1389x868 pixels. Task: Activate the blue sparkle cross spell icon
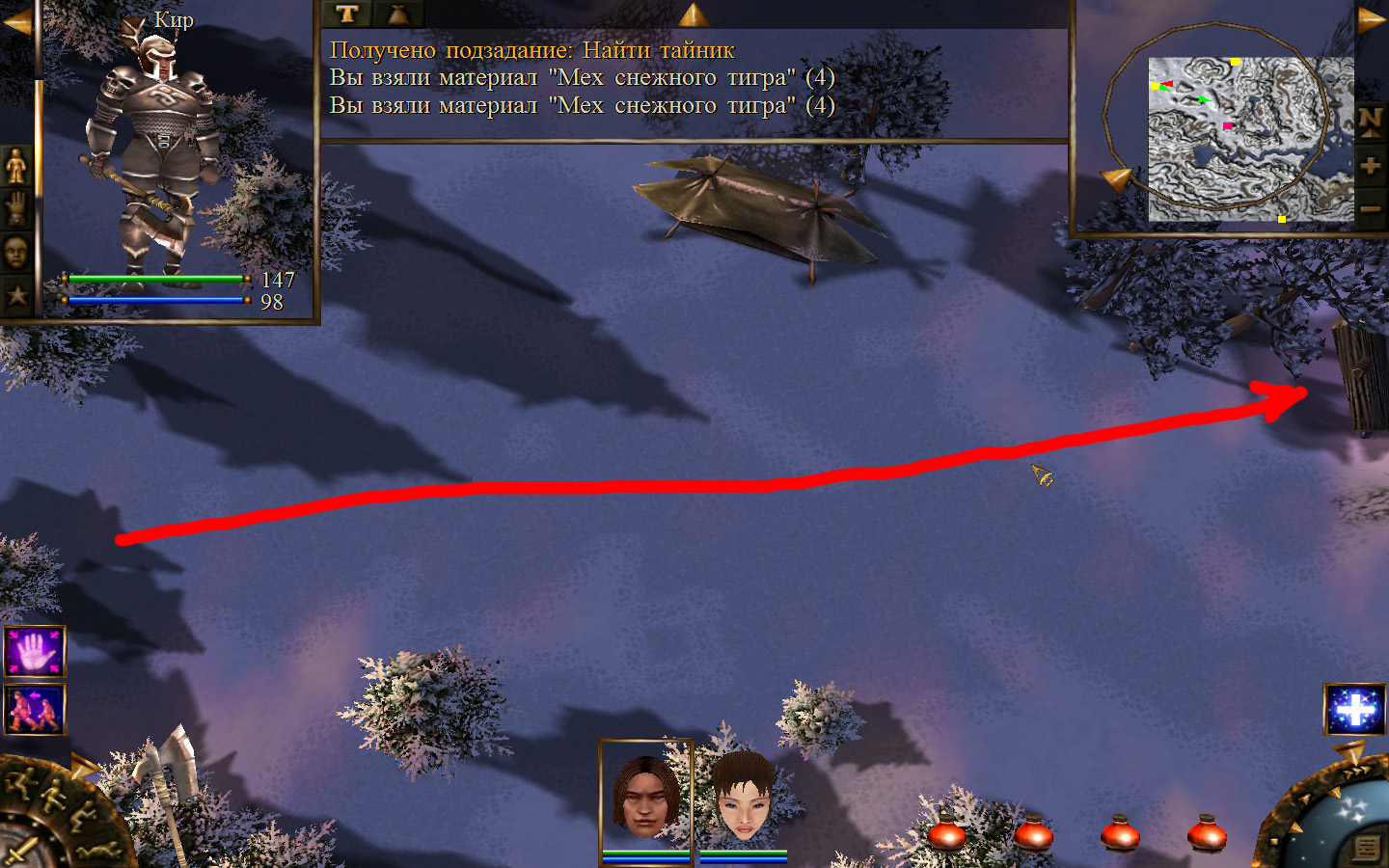[x=1354, y=710]
